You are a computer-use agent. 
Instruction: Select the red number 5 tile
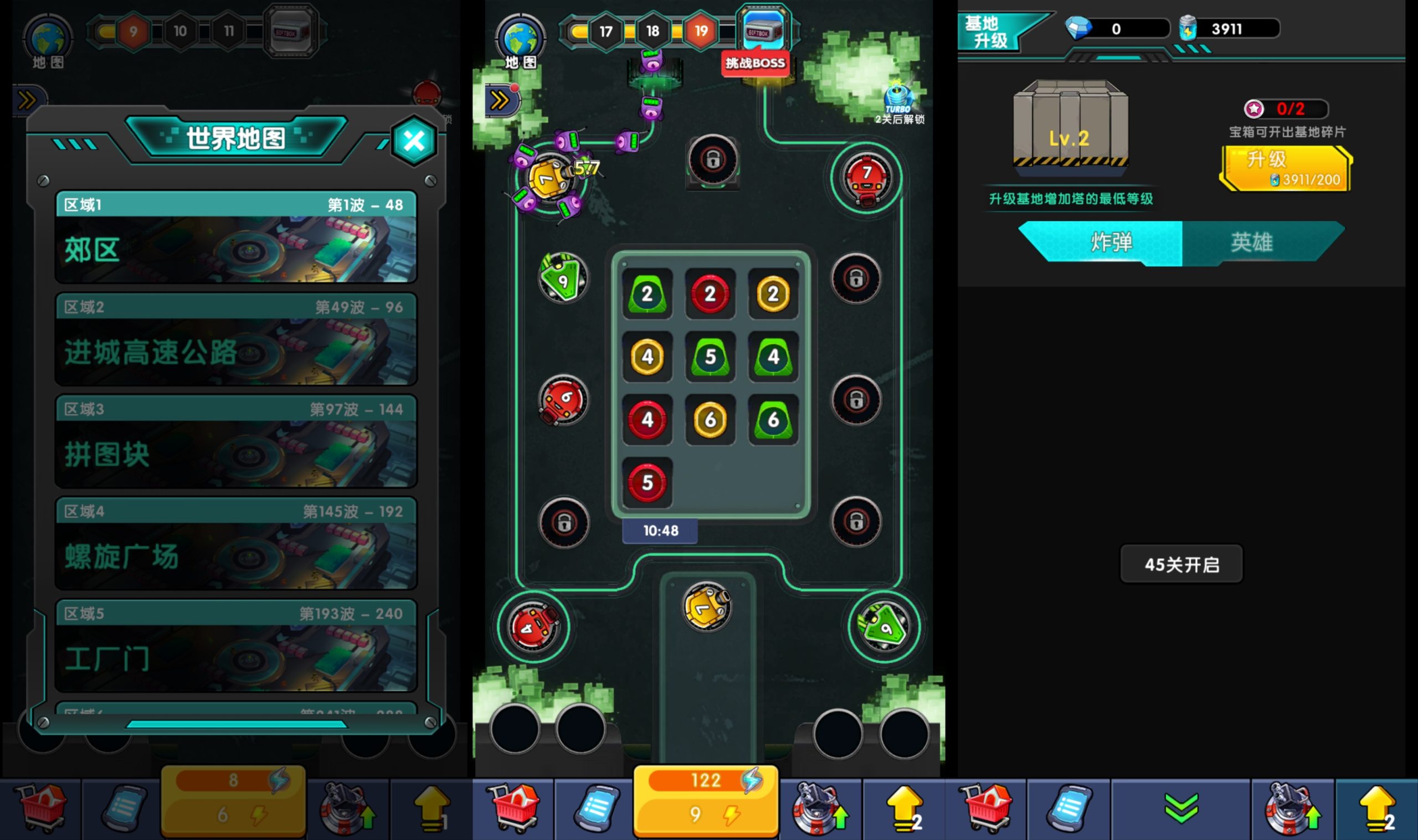[647, 483]
